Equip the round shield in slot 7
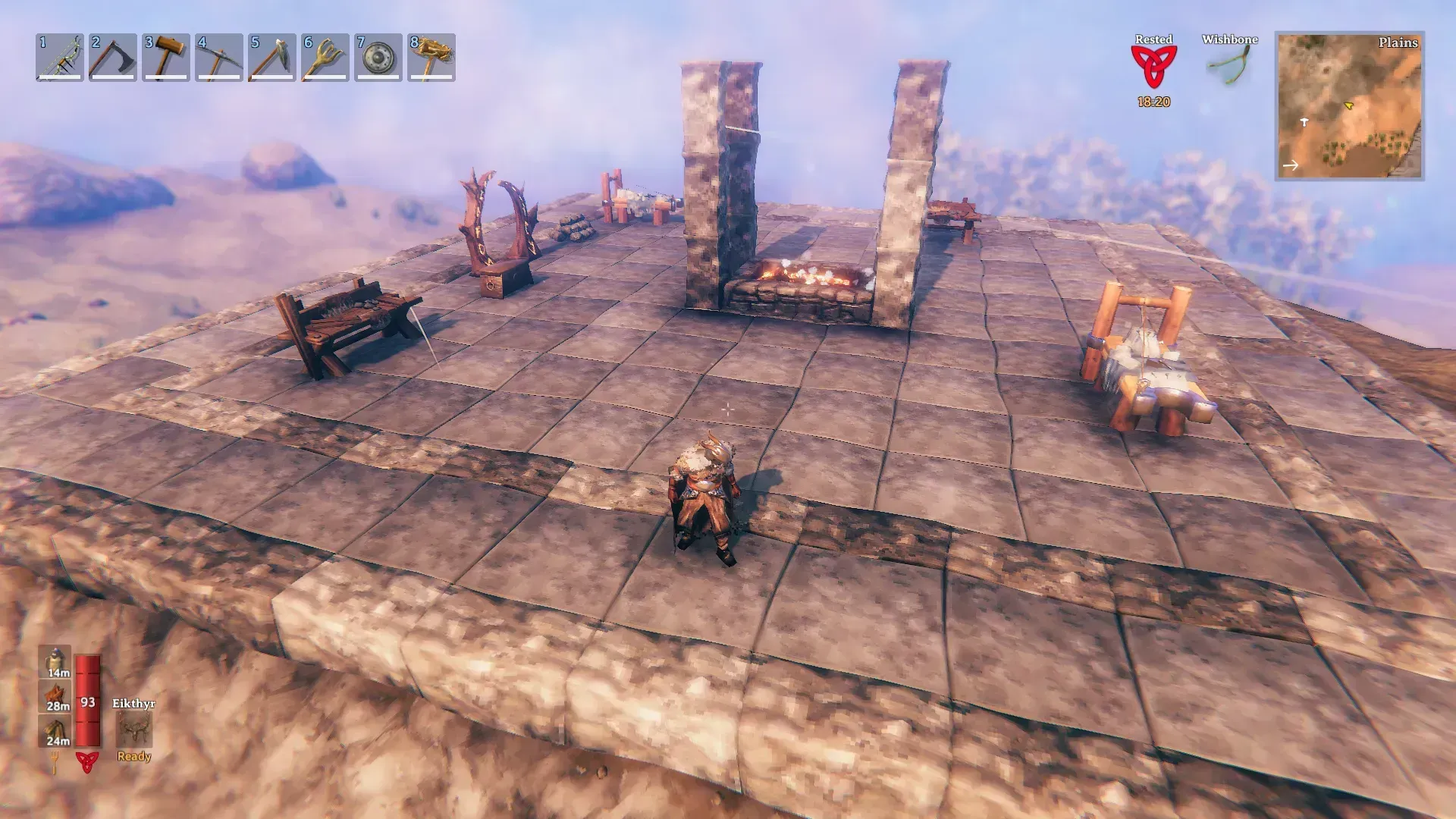 [378, 58]
